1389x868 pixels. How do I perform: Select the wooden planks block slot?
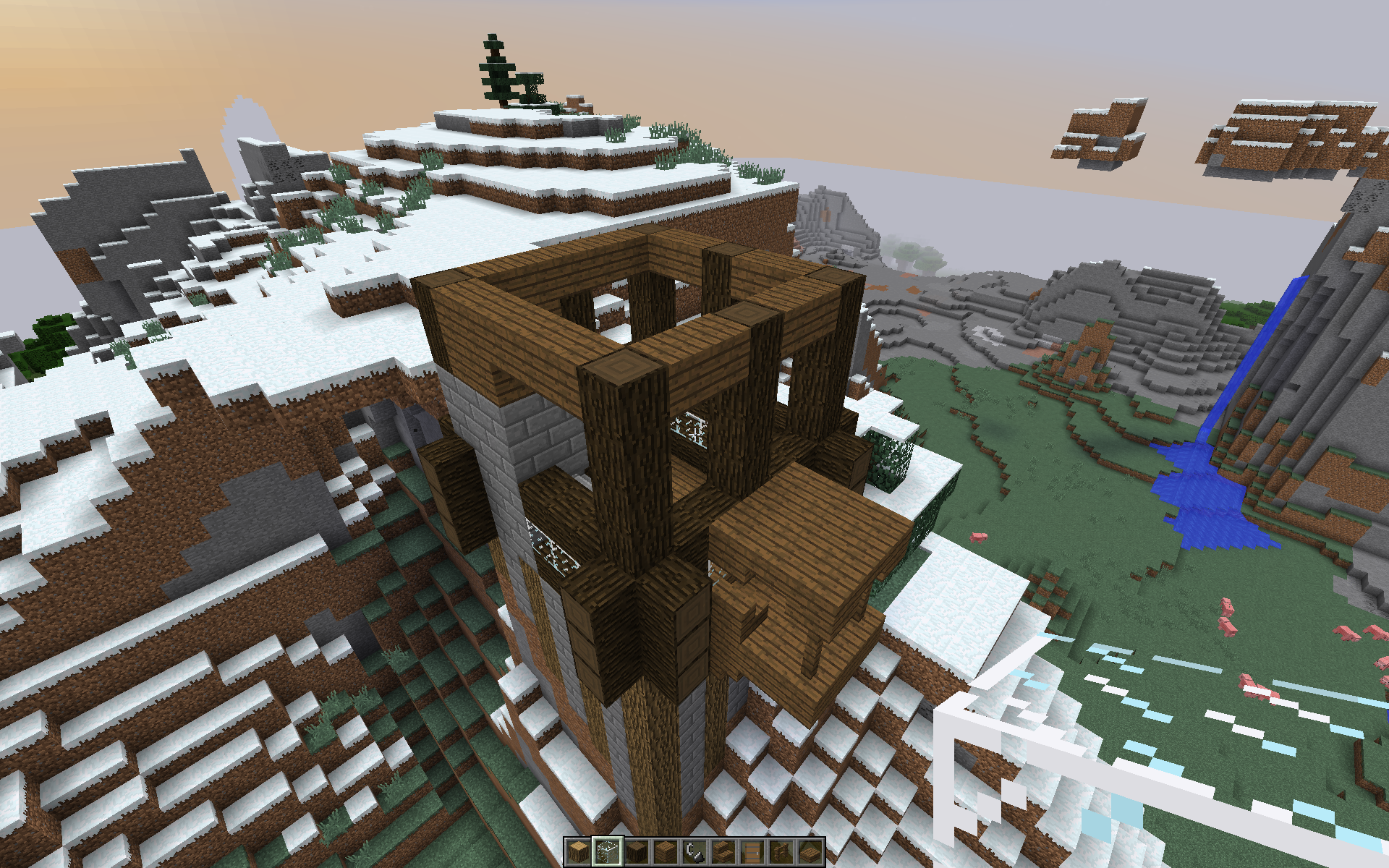click(666, 852)
